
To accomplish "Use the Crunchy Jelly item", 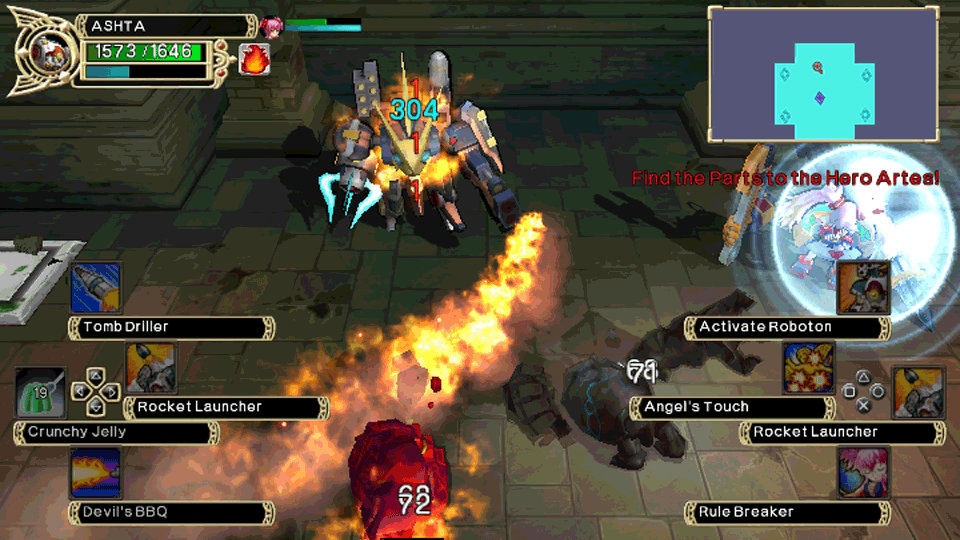I will click(x=39, y=395).
